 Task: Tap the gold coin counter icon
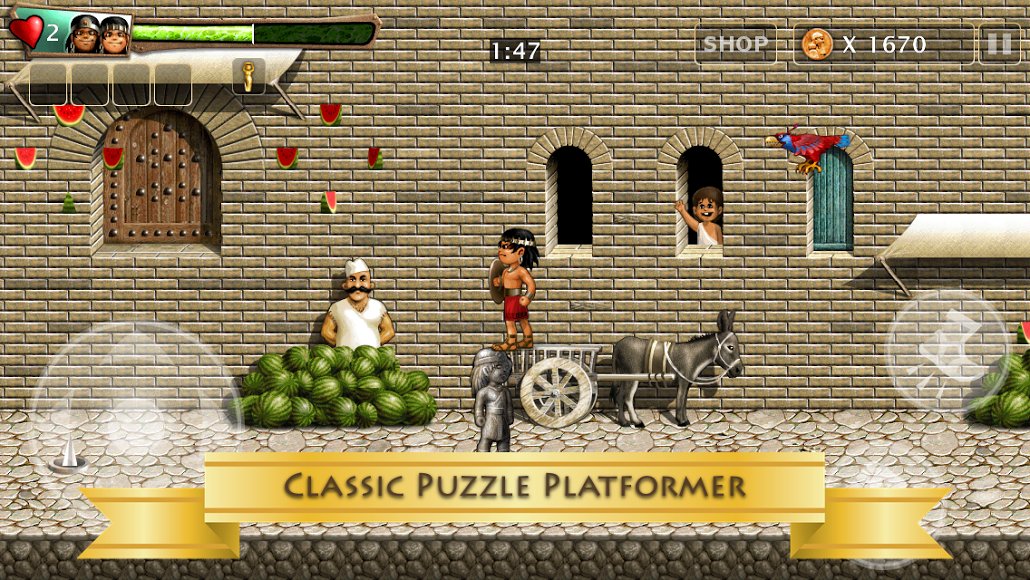[x=817, y=44]
